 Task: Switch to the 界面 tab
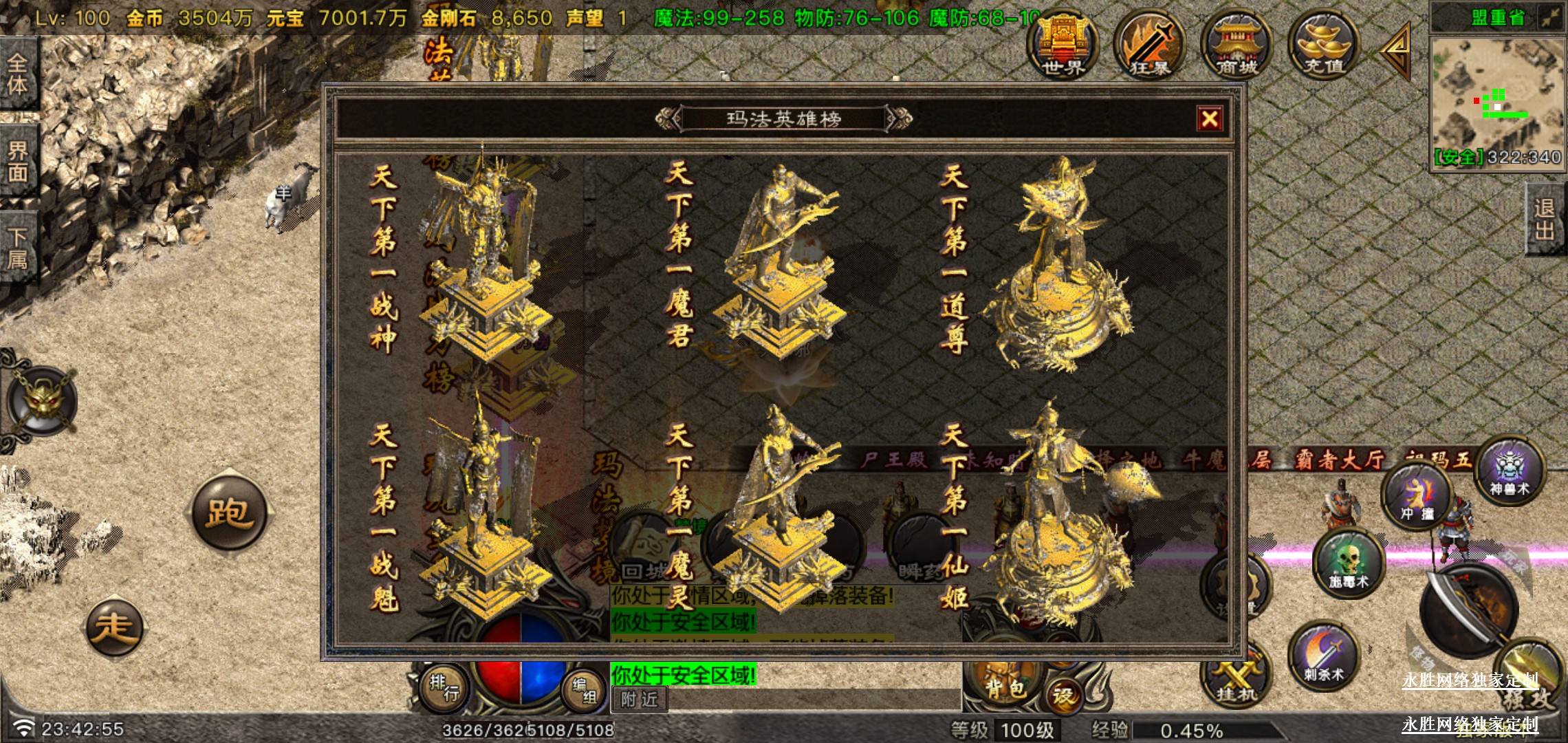click(x=18, y=161)
